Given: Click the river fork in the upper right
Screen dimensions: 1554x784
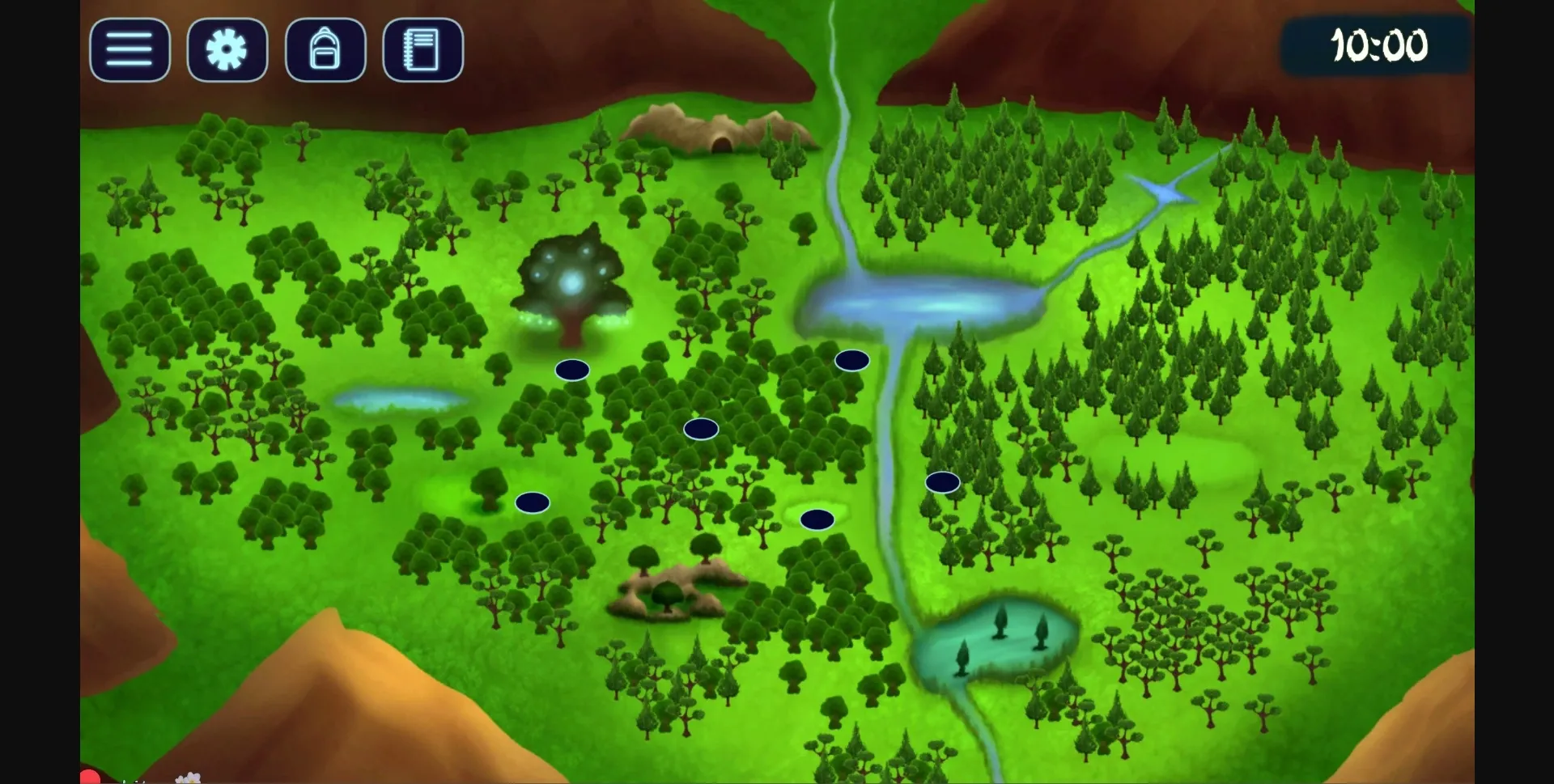Looking at the screenshot, I should tap(1164, 192).
